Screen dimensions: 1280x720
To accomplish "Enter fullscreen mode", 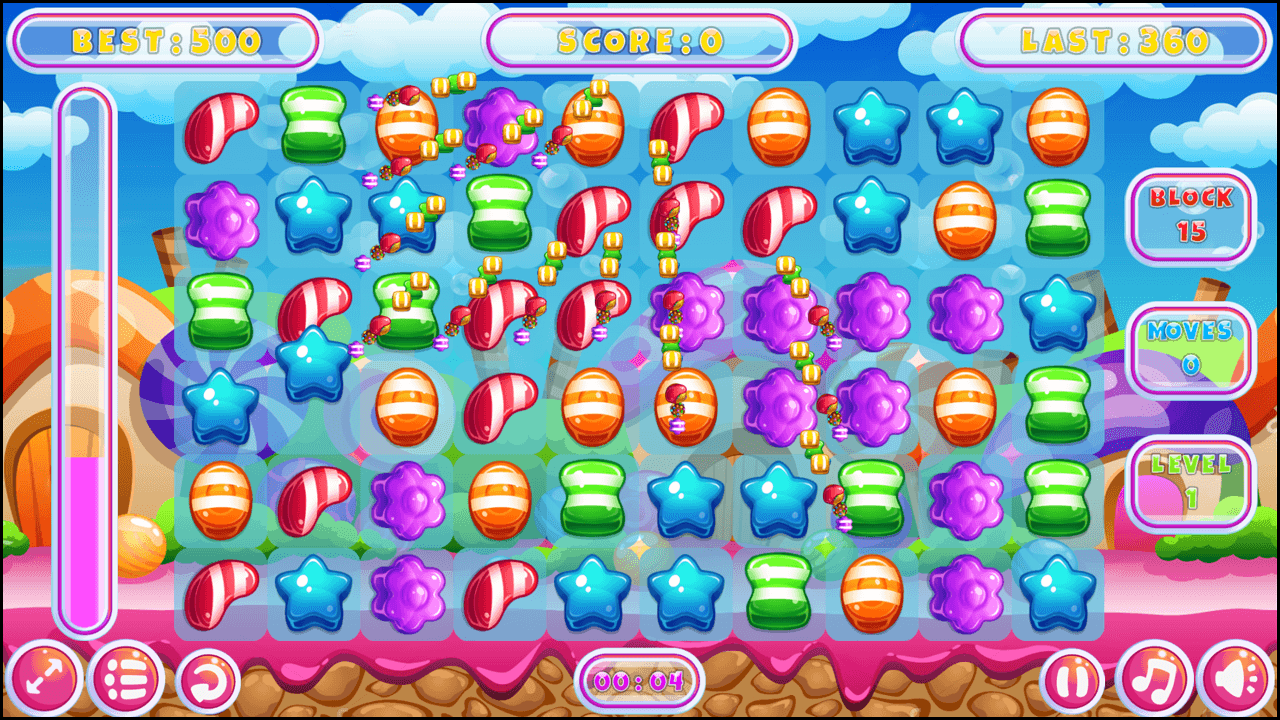I will pyautogui.click(x=43, y=678).
